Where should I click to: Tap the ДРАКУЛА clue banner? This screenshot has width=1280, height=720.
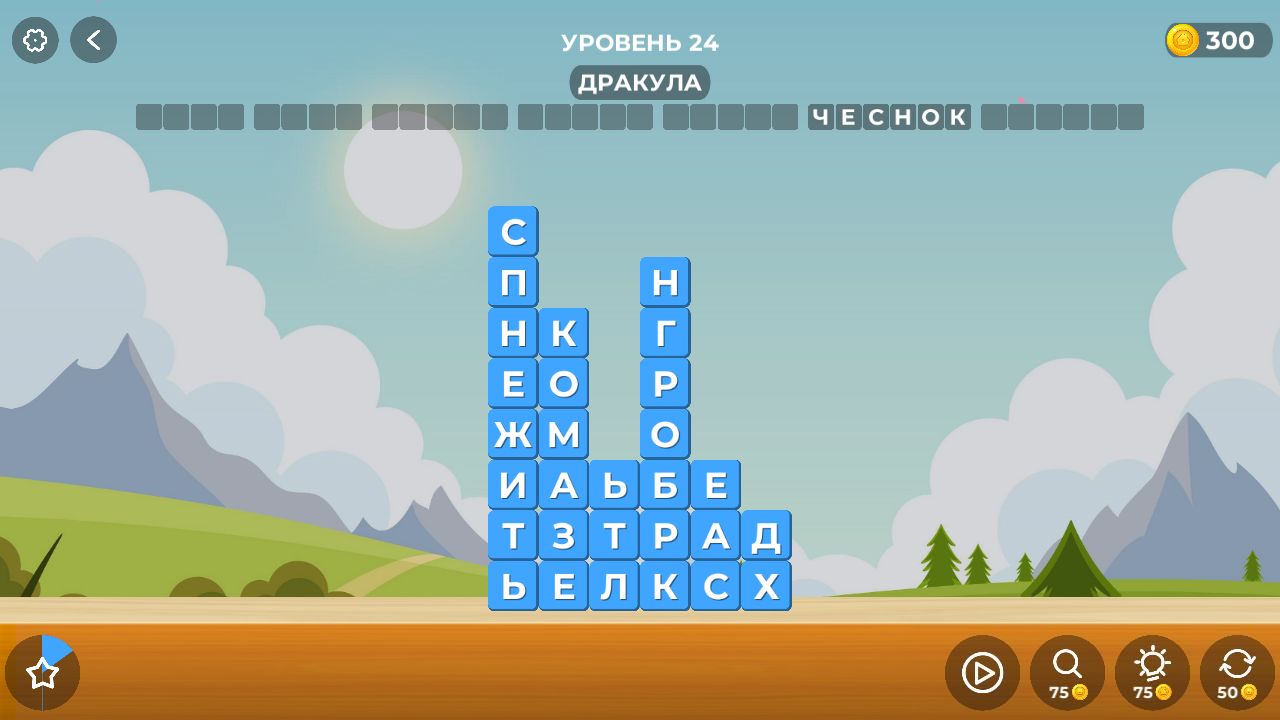pyautogui.click(x=639, y=83)
